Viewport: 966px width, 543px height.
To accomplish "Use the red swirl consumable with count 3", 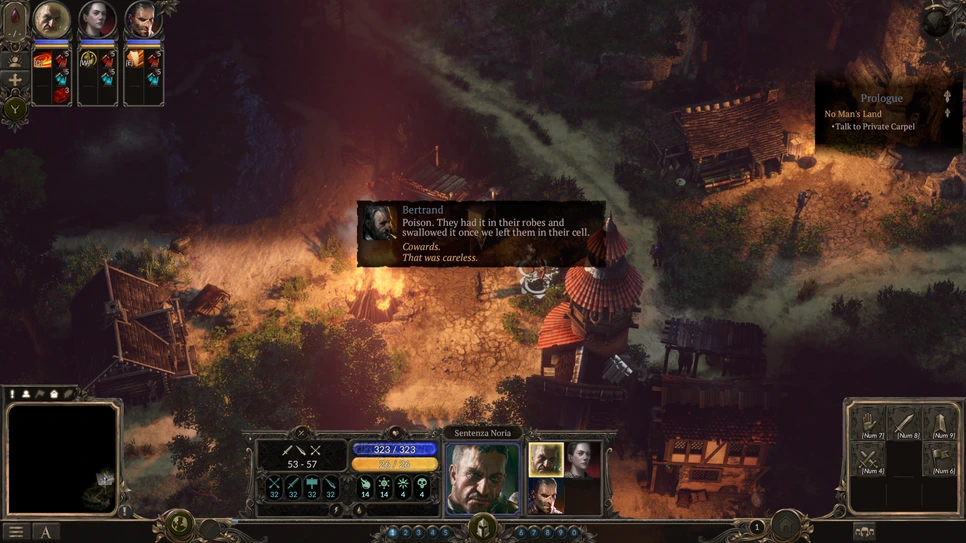I will (62, 95).
